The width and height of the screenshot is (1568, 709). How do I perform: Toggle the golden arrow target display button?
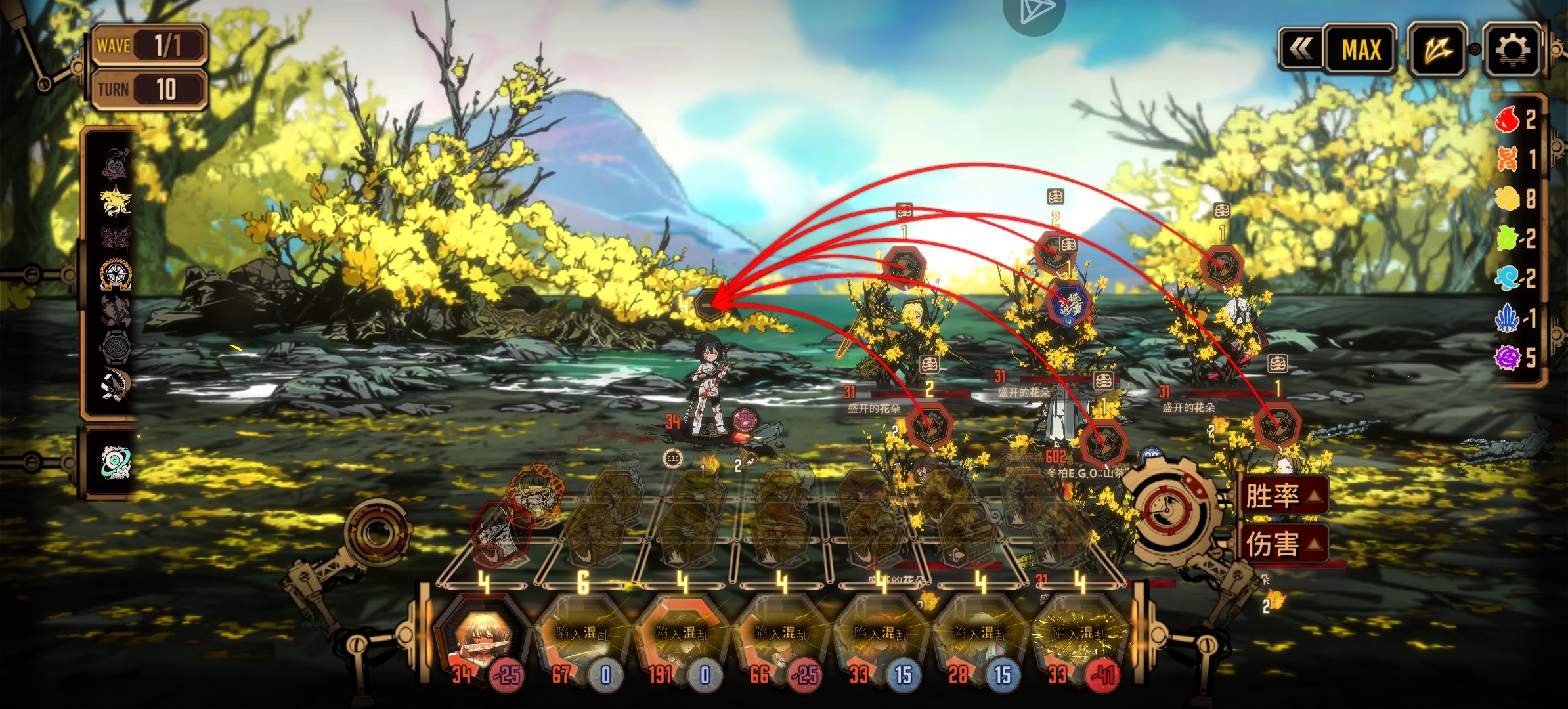point(1438,49)
